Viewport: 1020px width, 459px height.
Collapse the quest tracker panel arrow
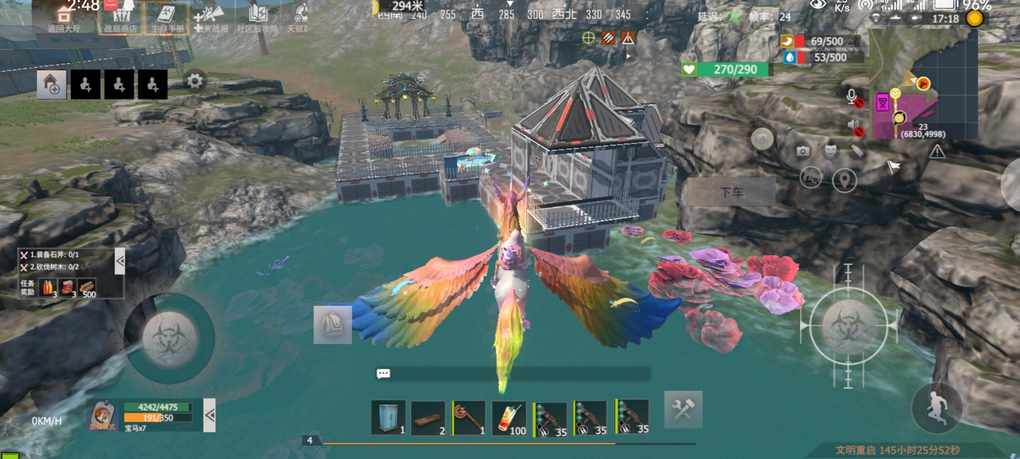pyautogui.click(x=120, y=262)
